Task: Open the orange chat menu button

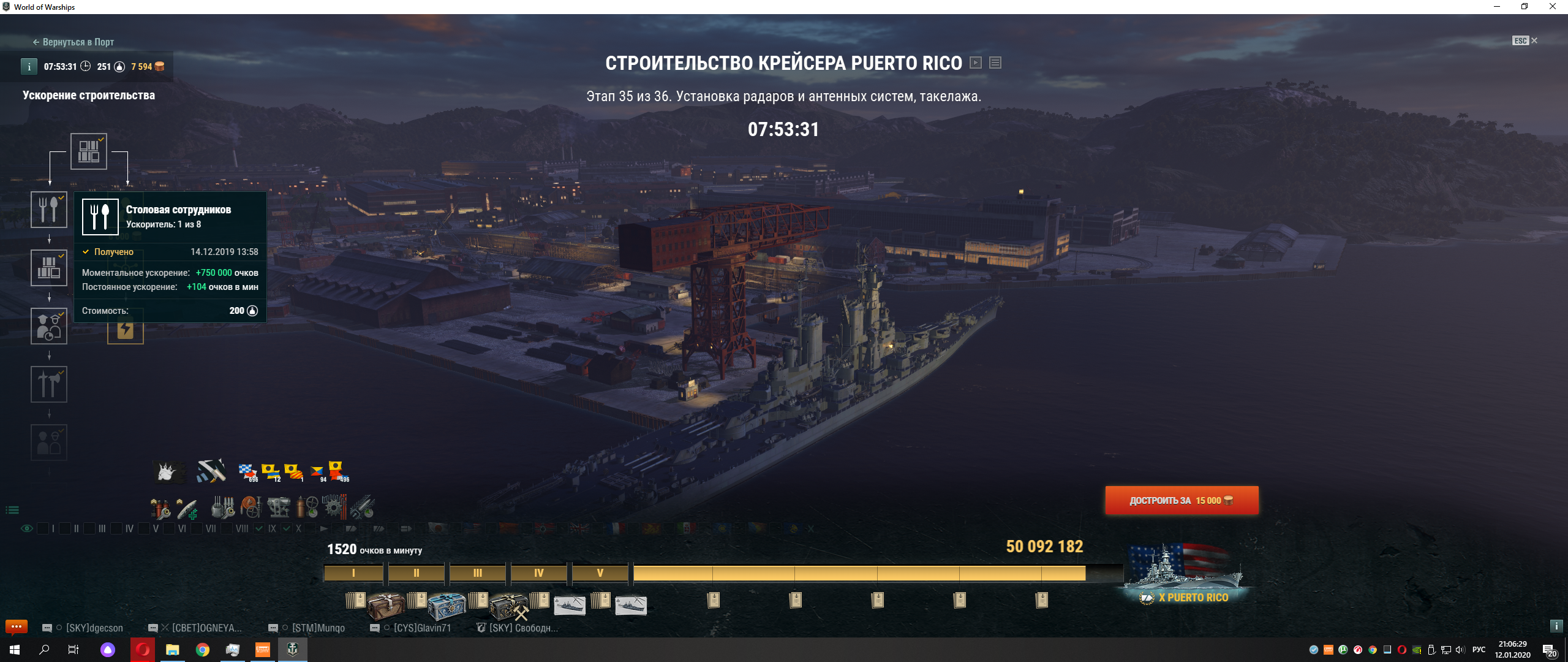Action: point(17,626)
